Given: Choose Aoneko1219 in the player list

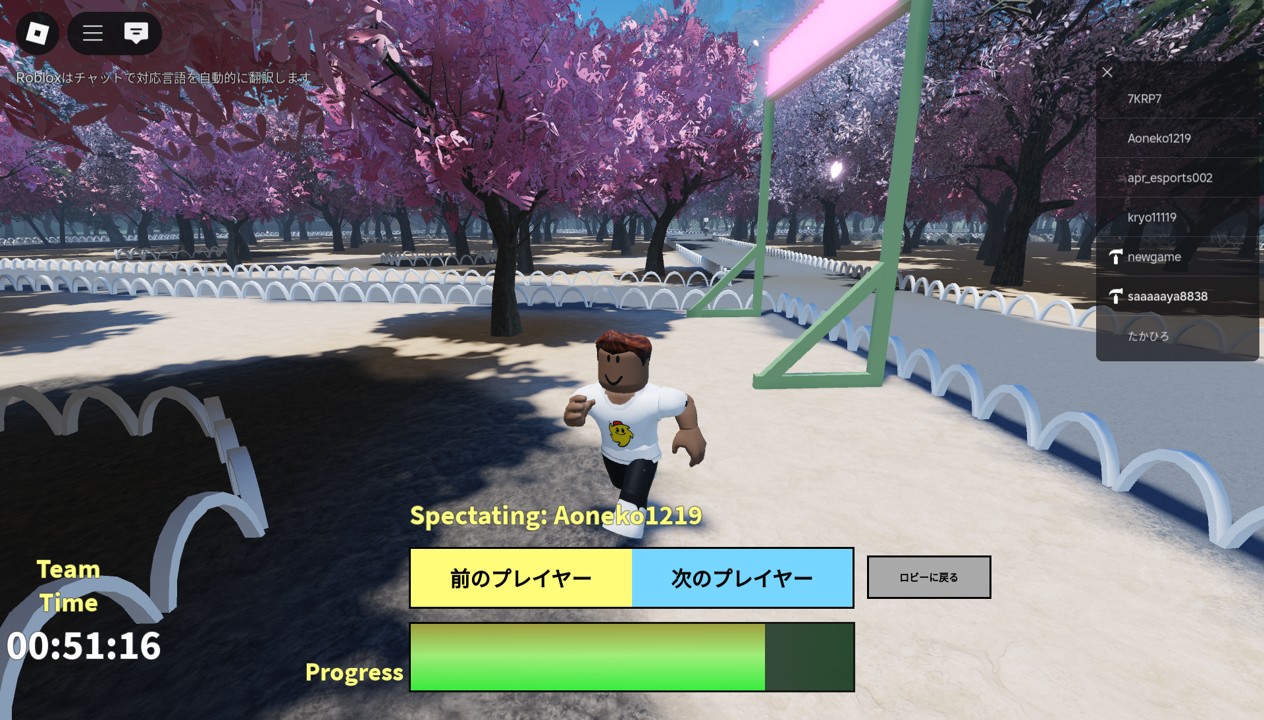Looking at the screenshot, I should (1159, 138).
